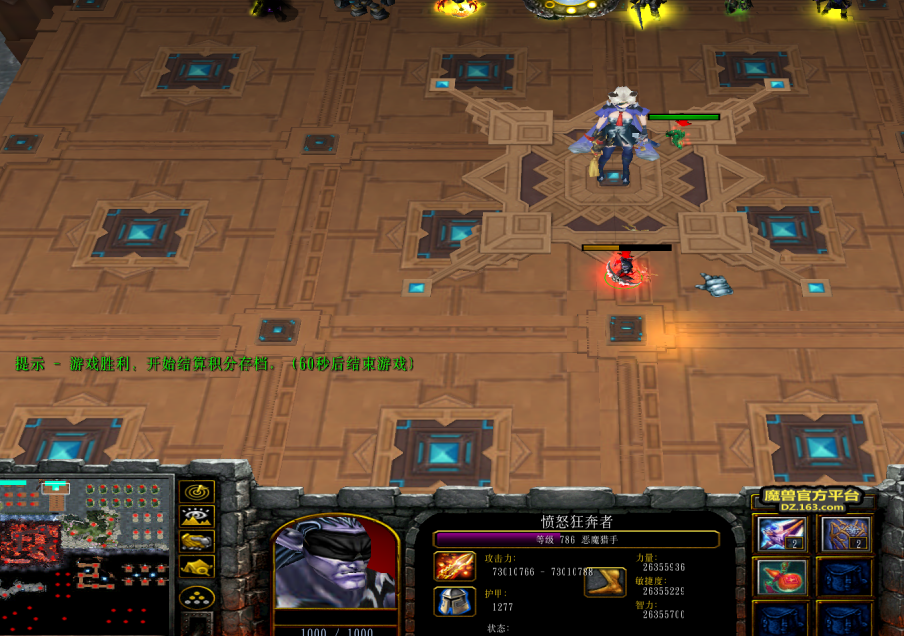Toggle minimap terrain display button
Viewport: 904px width, 636px height.
click(x=196, y=516)
